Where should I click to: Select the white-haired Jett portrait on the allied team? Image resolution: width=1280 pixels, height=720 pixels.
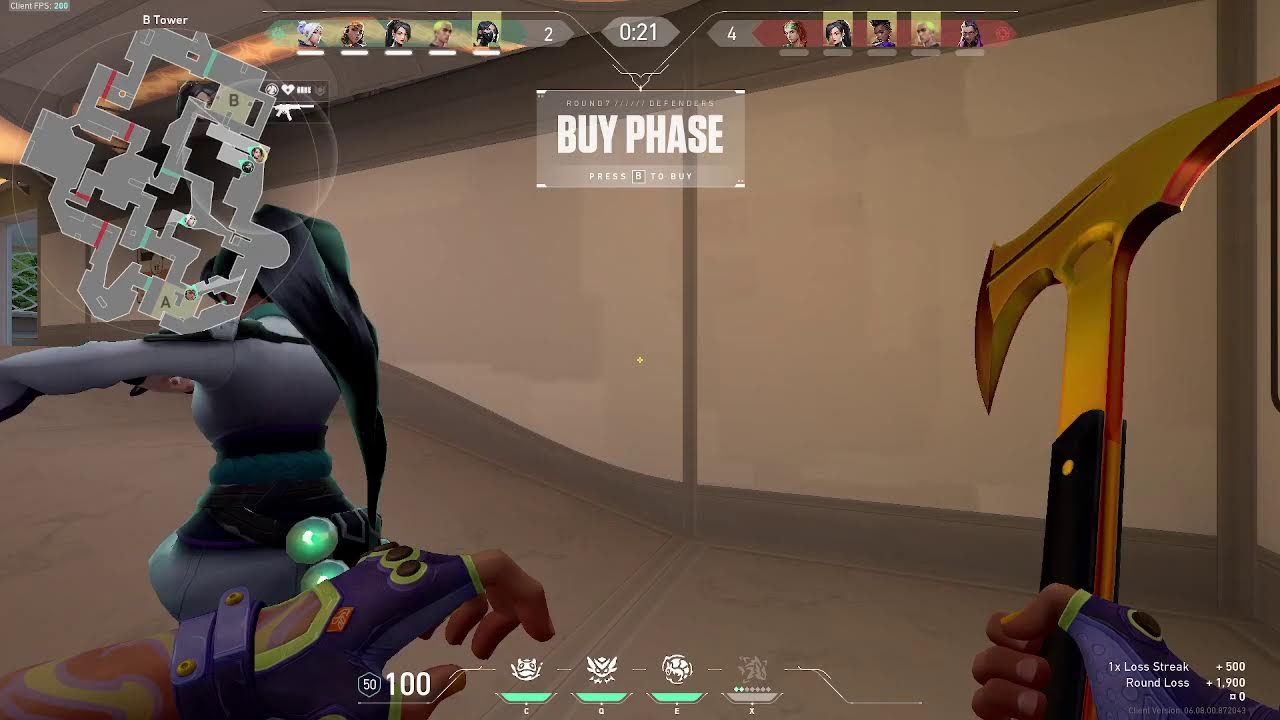click(311, 34)
